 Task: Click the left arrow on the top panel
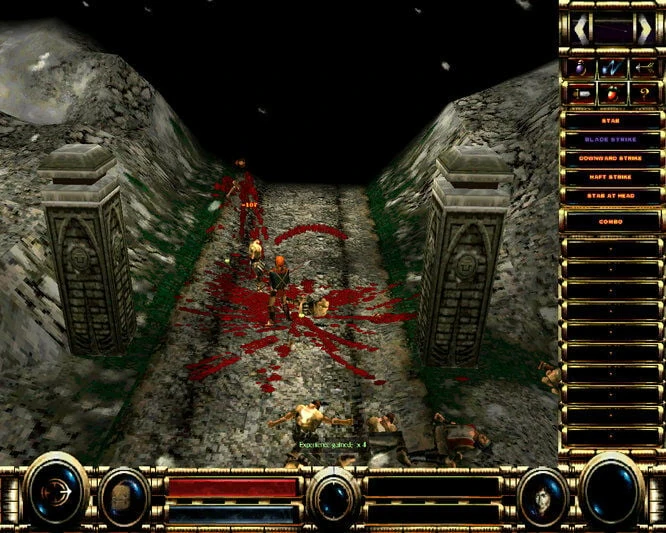pos(580,27)
